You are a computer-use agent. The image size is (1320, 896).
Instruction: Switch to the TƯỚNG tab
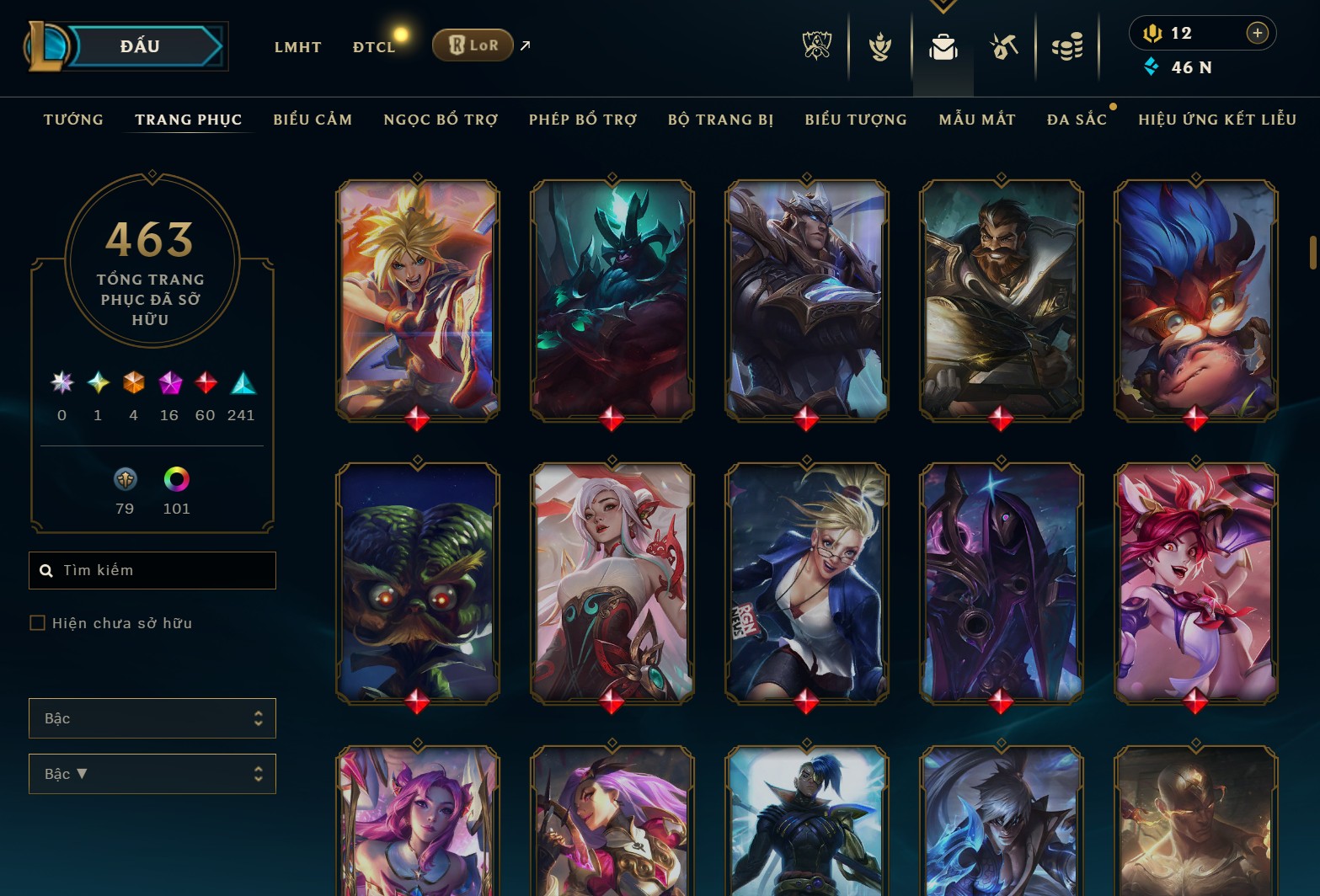72,120
